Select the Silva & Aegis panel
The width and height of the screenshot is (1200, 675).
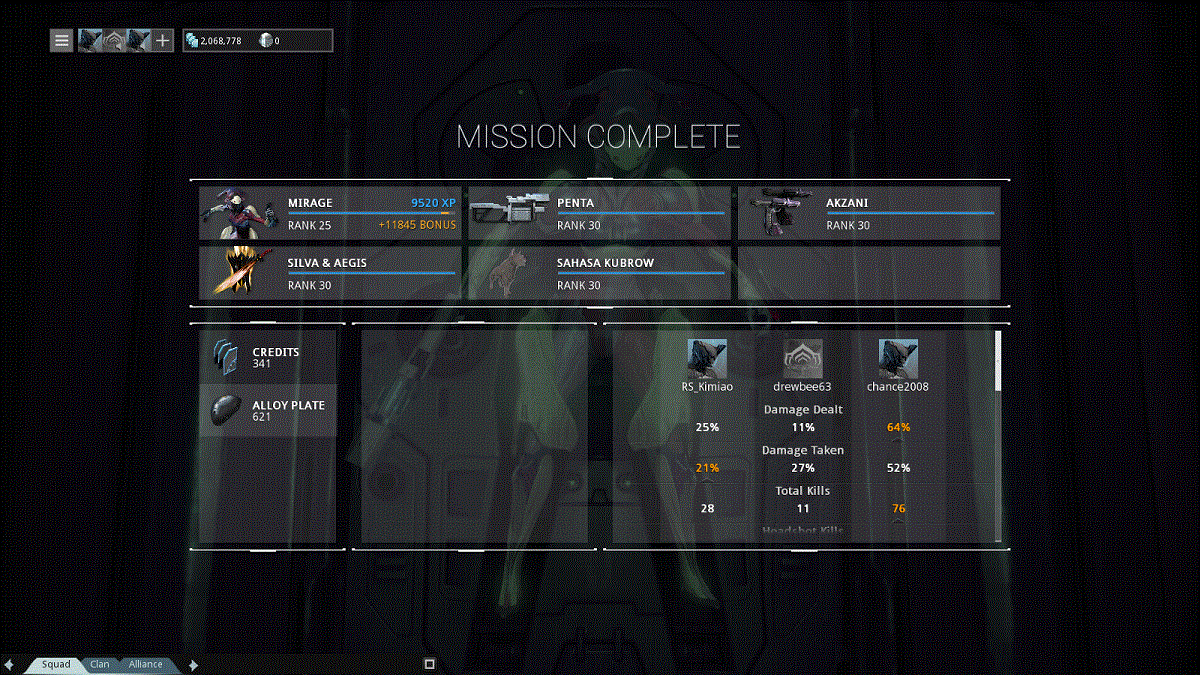(x=329, y=273)
